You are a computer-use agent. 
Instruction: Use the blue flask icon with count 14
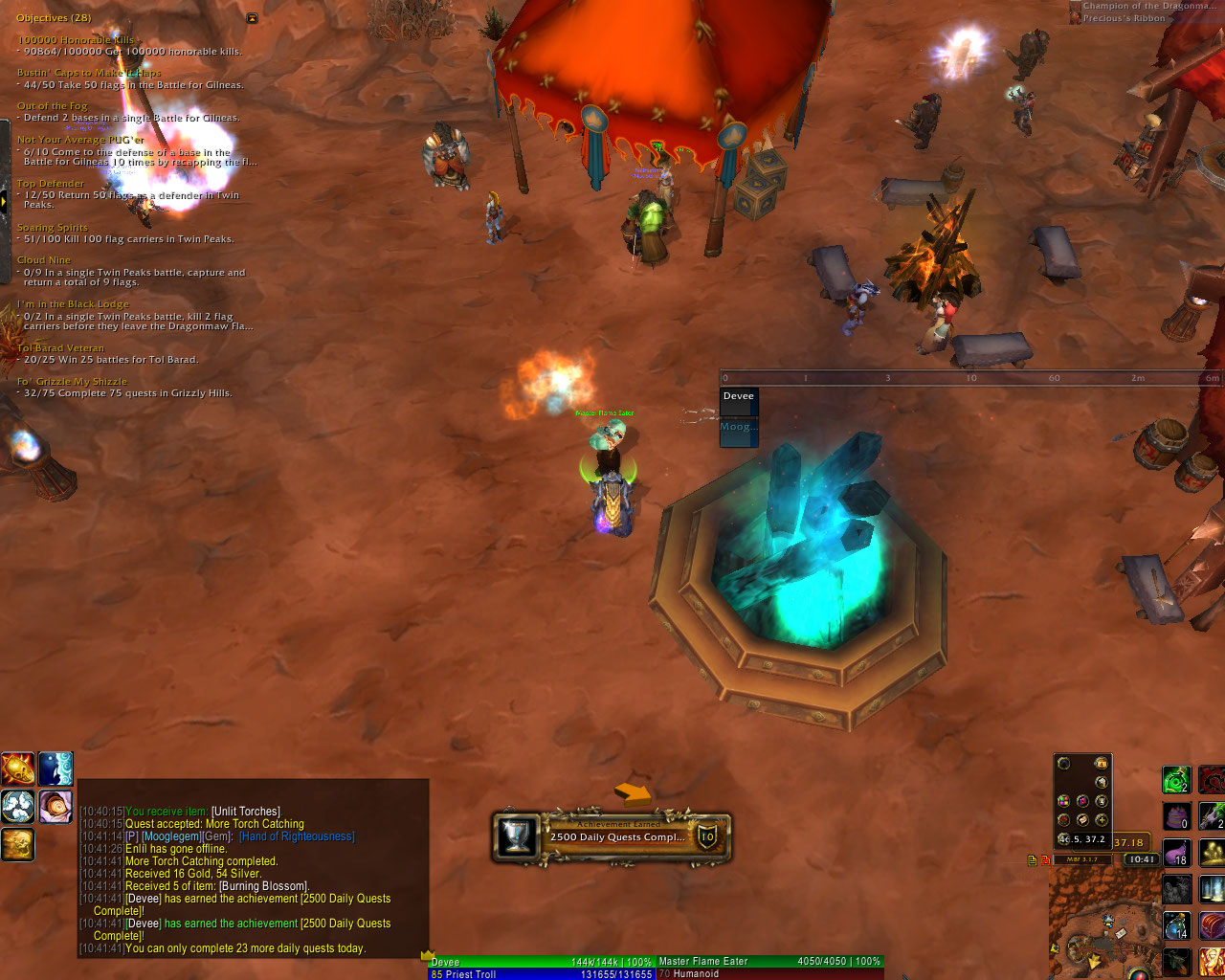[1176, 926]
